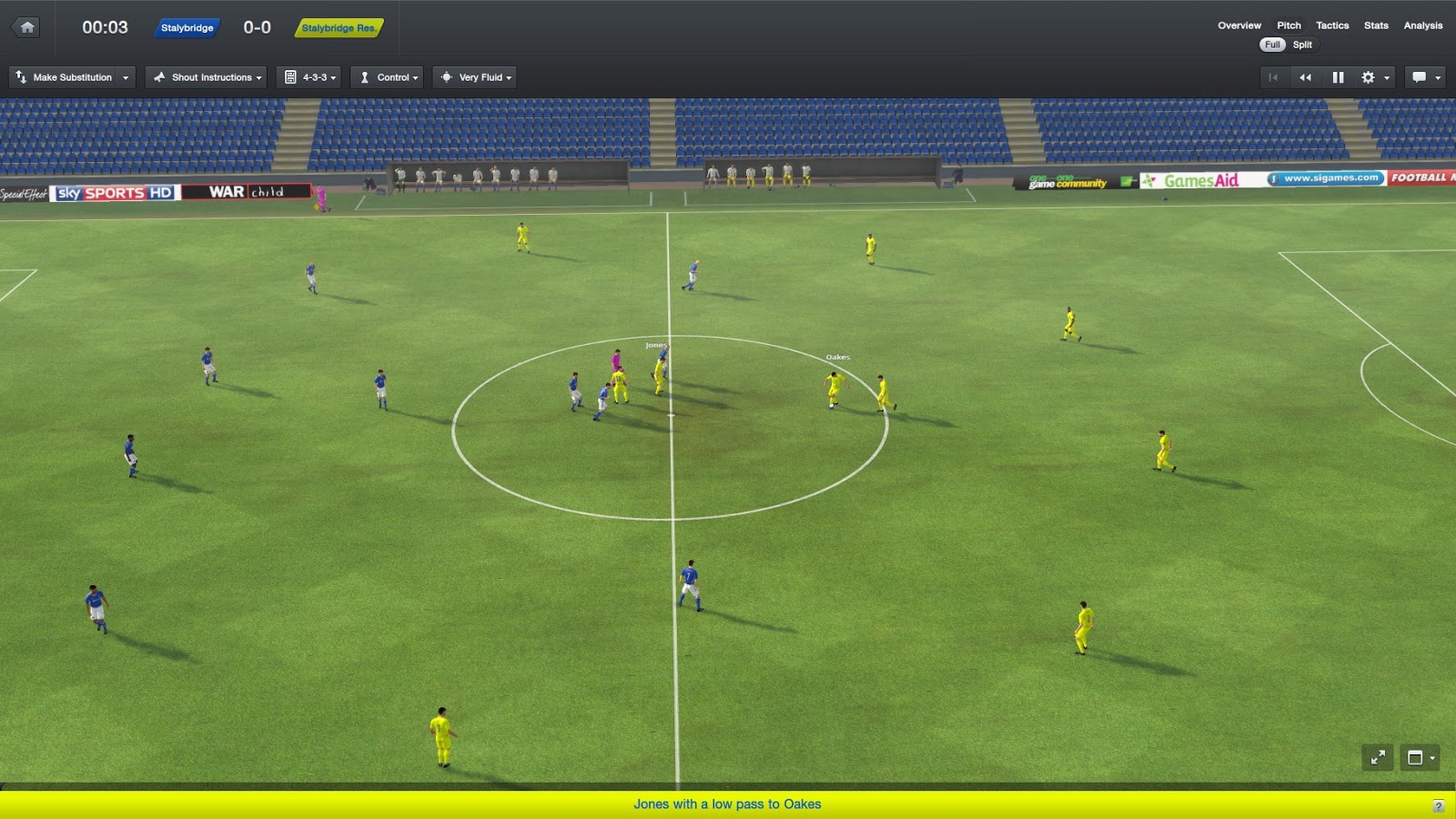Open match settings via the gear icon
The width and height of the screenshot is (1456, 819).
click(x=1368, y=77)
